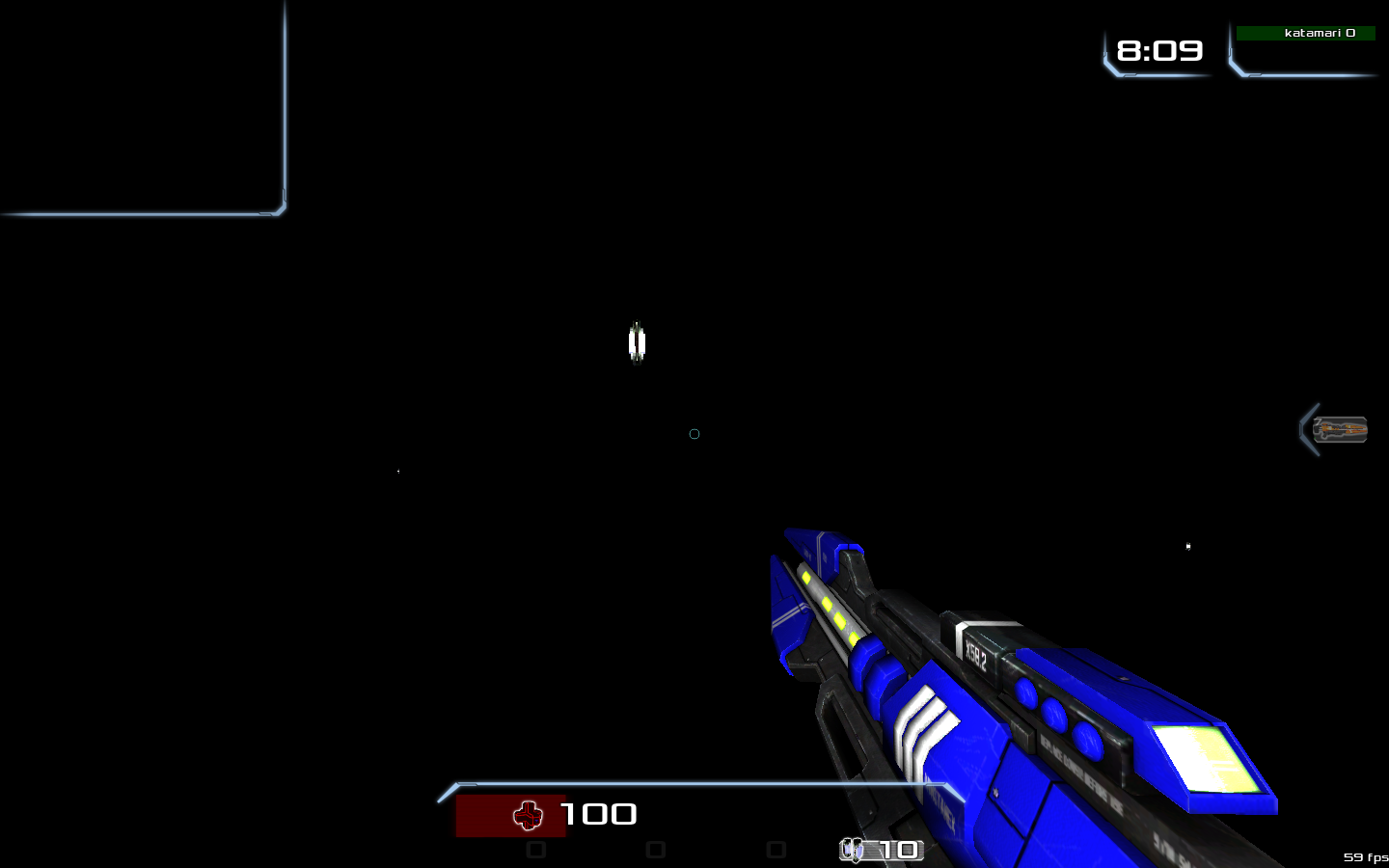The image size is (1389, 868).
Task: Expand the chevron beside the weapon pickup icon
Action: pos(1309,430)
